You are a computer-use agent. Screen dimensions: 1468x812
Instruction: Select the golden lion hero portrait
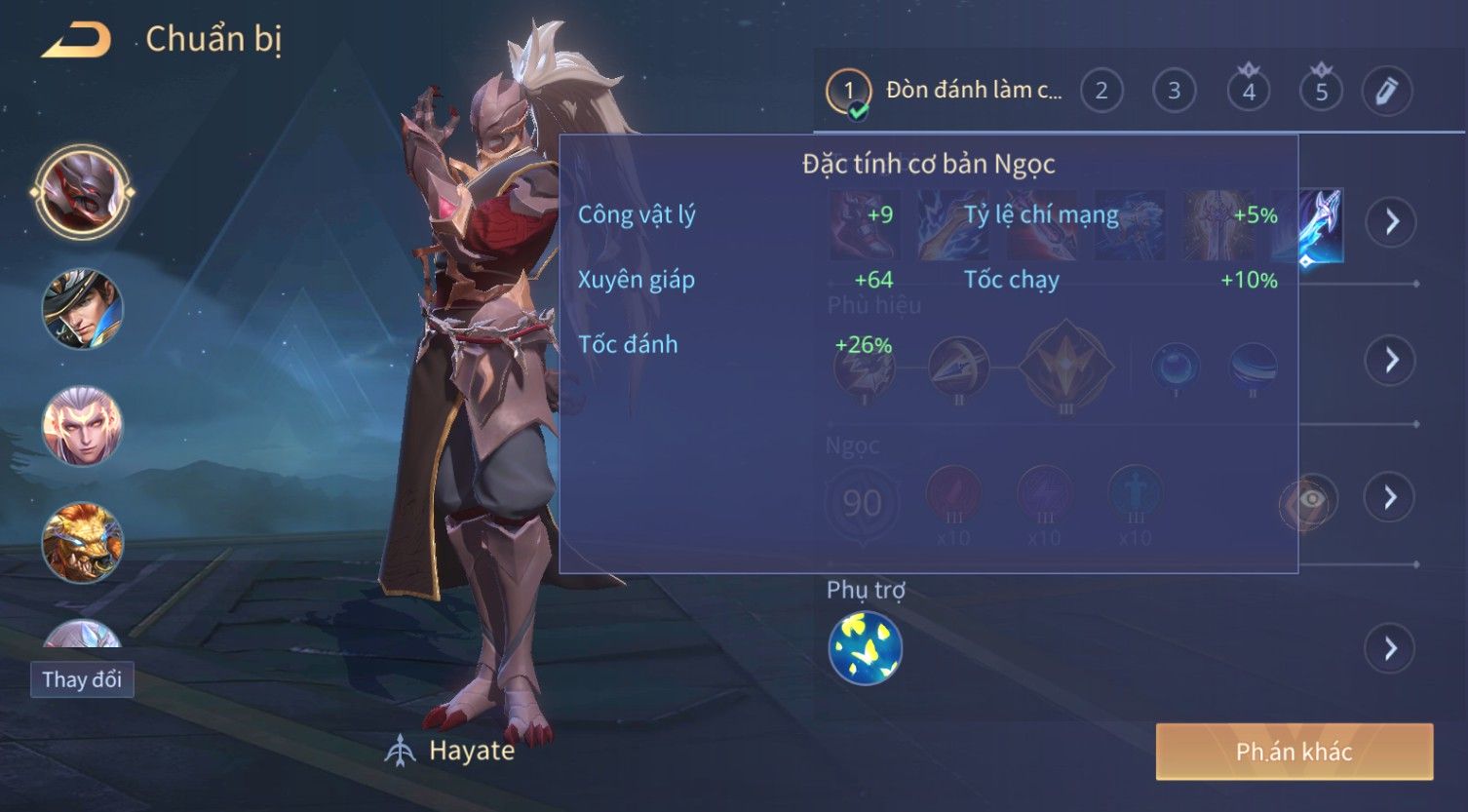point(83,542)
